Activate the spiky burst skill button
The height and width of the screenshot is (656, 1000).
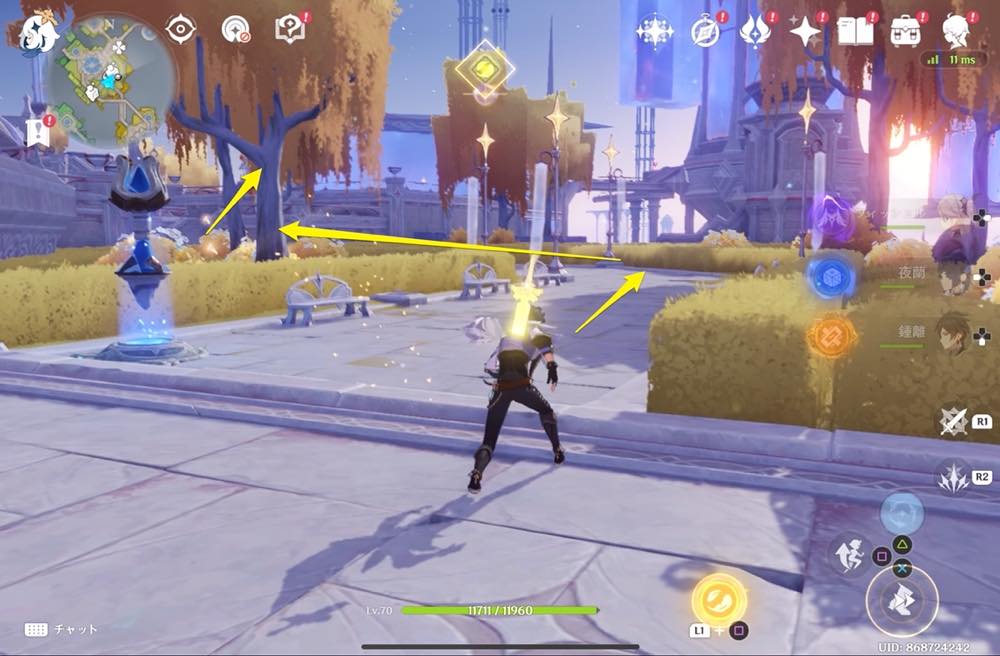click(x=952, y=476)
